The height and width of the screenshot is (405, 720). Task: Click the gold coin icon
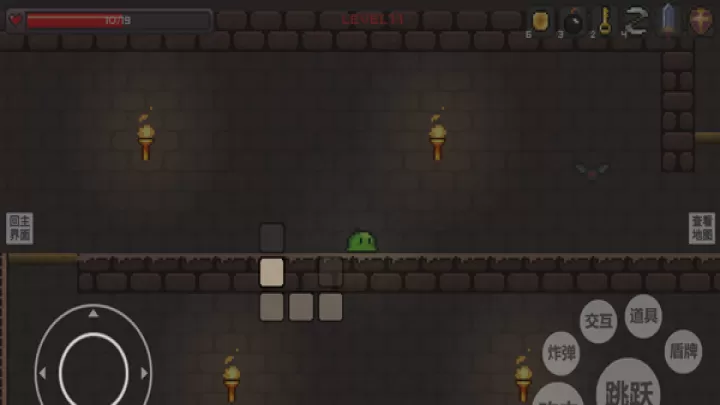[x=541, y=19]
